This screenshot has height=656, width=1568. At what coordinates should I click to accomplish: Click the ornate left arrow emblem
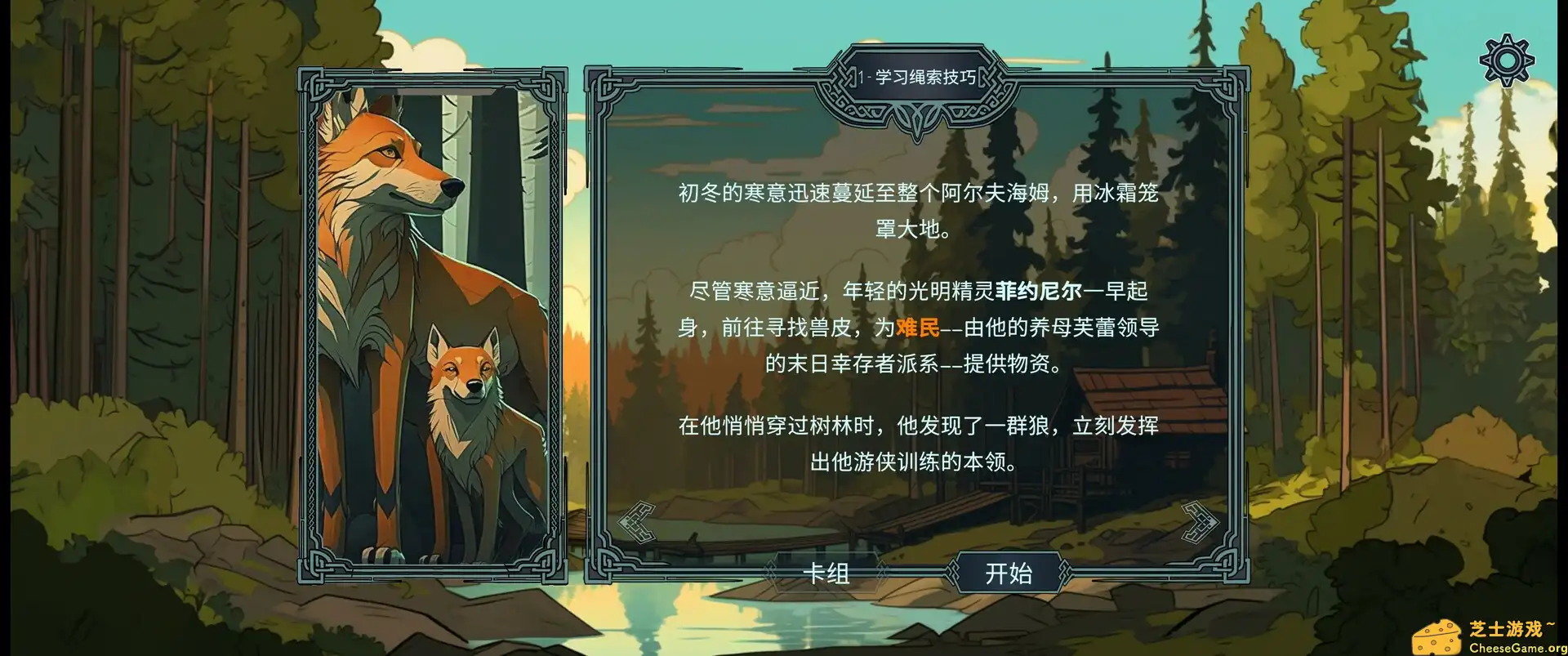pyautogui.click(x=639, y=520)
